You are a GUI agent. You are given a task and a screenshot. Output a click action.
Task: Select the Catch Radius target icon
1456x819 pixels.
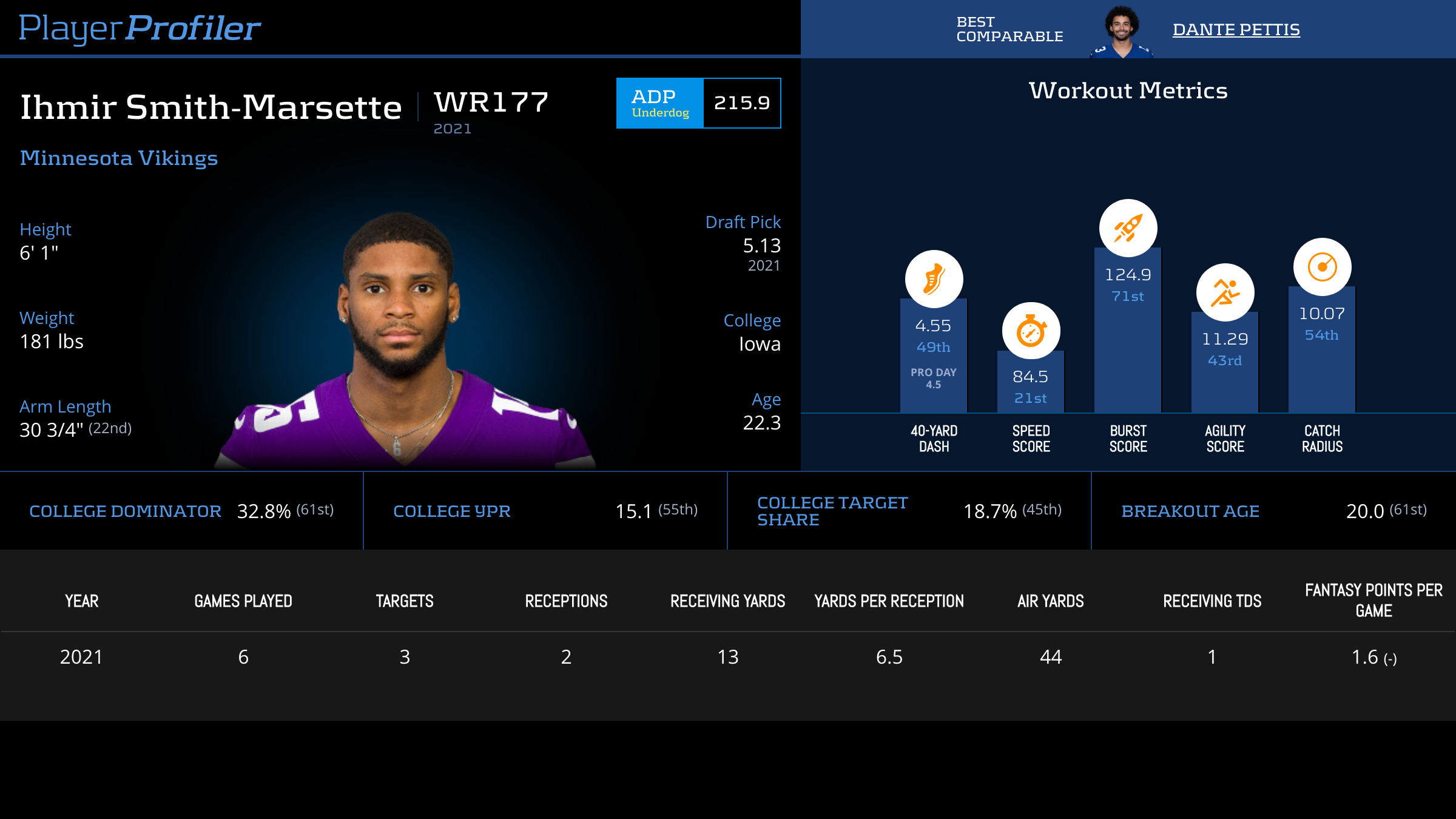[1322, 267]
